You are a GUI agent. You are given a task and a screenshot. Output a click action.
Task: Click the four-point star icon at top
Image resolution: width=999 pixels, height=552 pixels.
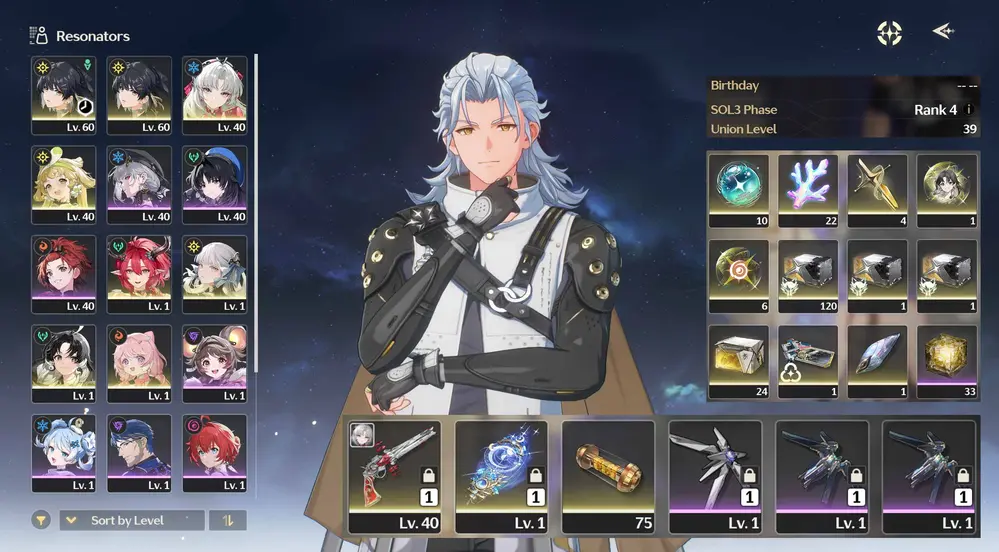[889, 33]
